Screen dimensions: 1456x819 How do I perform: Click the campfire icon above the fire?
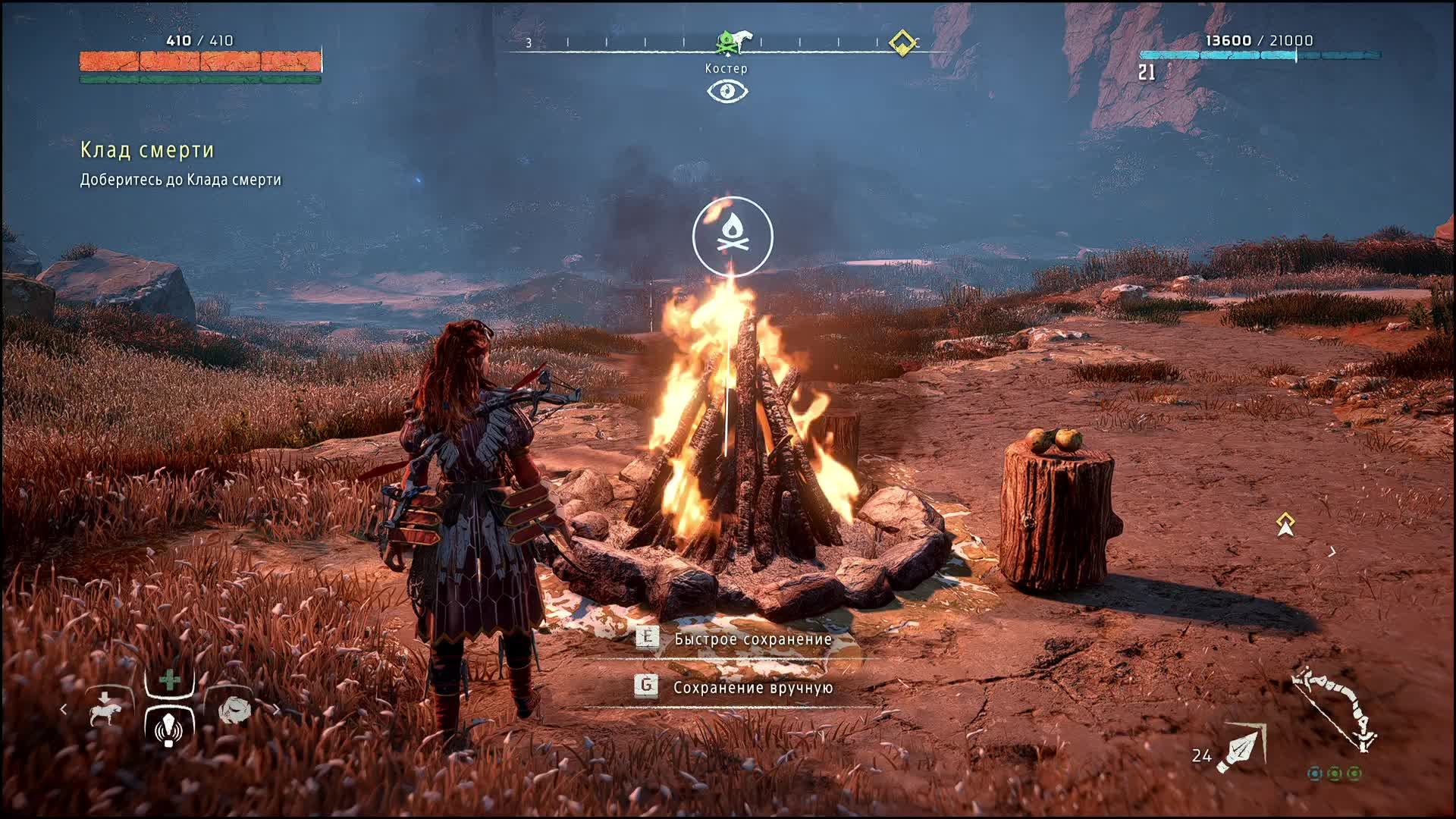[733, 236]
